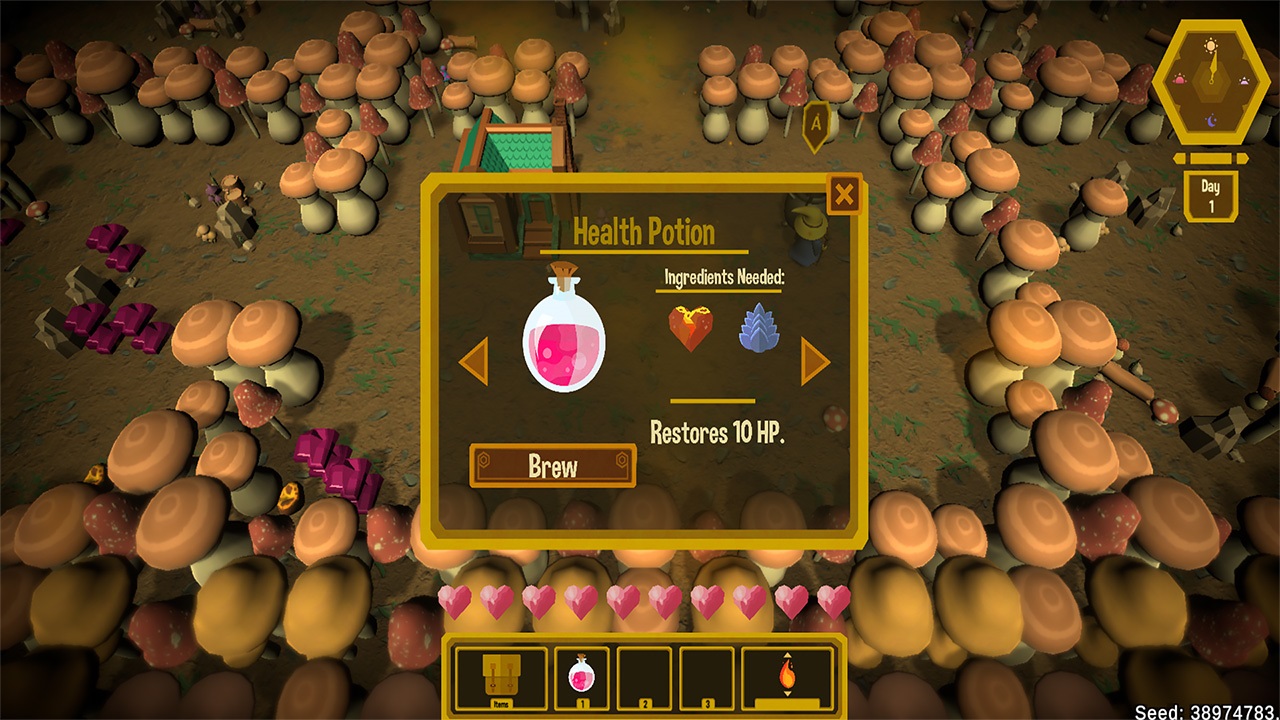
Task: Click the pink dawn marker on the clock
Action: (x=1181, y=80)
